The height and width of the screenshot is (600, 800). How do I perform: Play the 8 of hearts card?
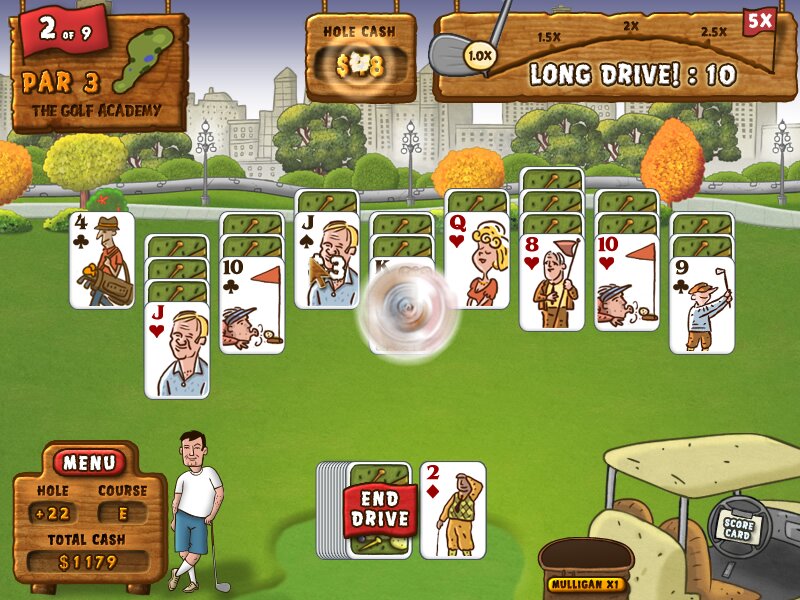(551, 282)
